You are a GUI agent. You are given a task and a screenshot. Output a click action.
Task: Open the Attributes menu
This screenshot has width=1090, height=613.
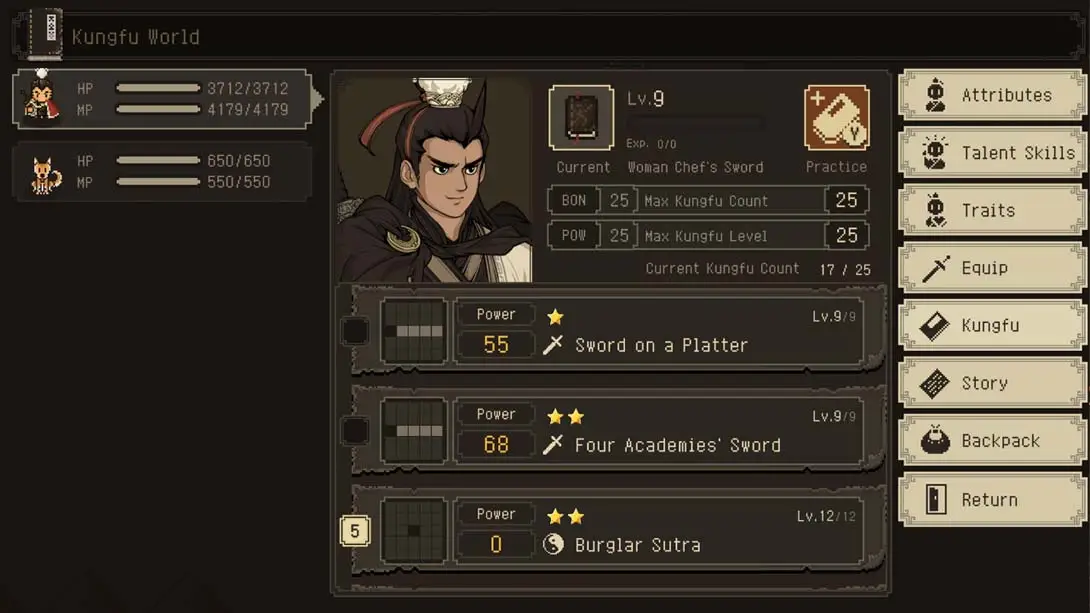[x=992, y=96]
